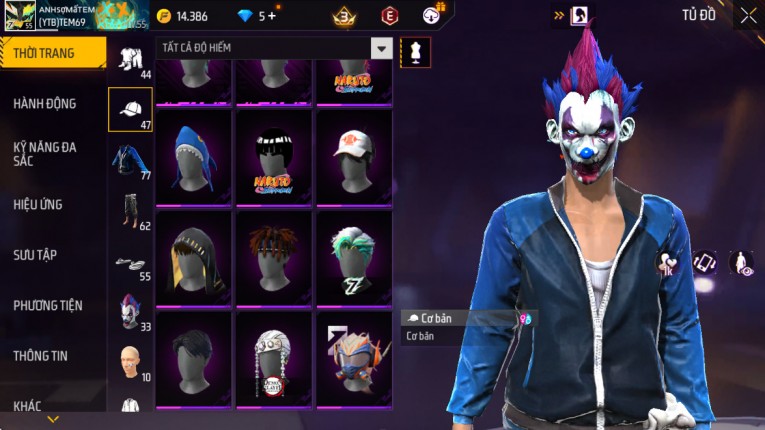
Task: Tap the character visibility eye icon
Action: point(742,263)
